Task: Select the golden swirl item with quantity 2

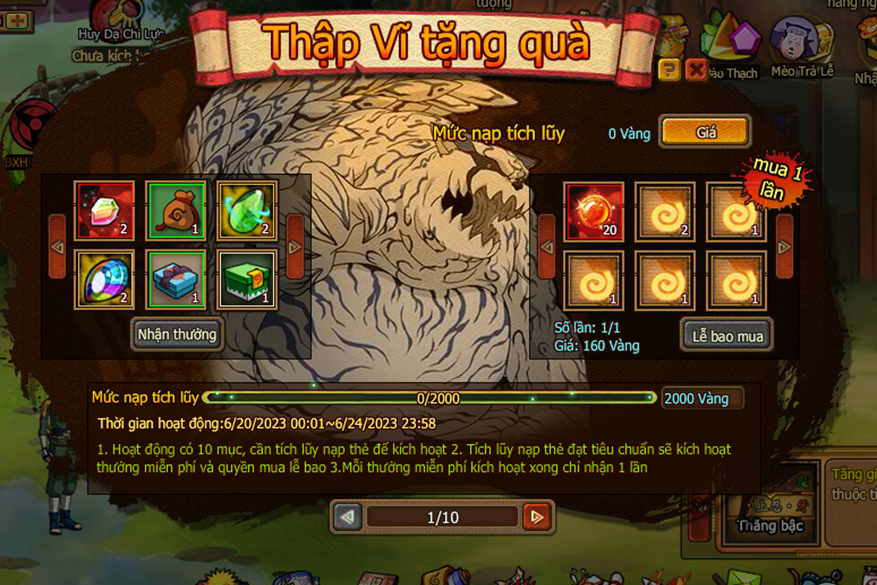Action: [665, 212]
